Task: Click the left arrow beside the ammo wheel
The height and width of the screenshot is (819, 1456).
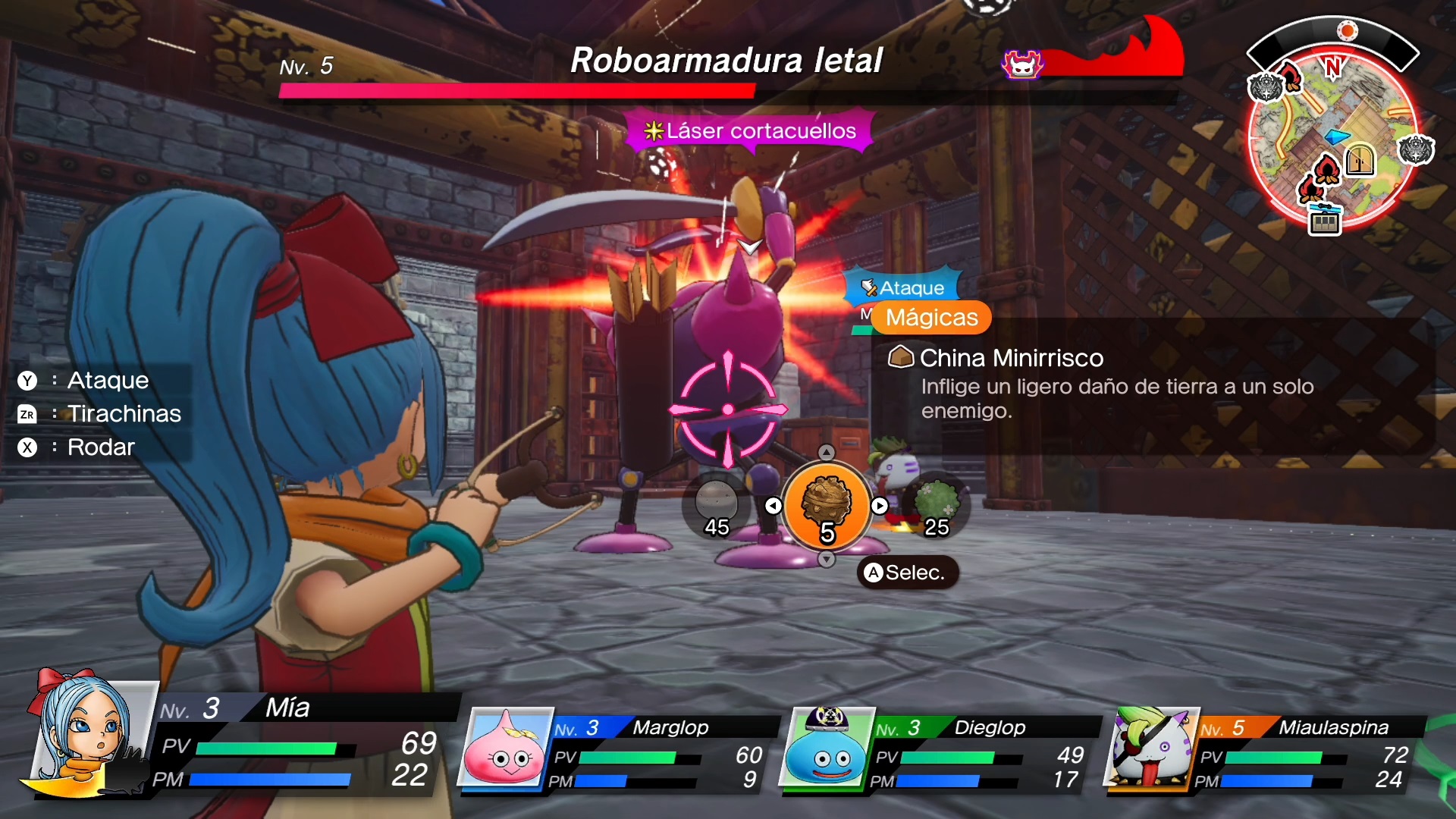Action: [x=773, y=506]
